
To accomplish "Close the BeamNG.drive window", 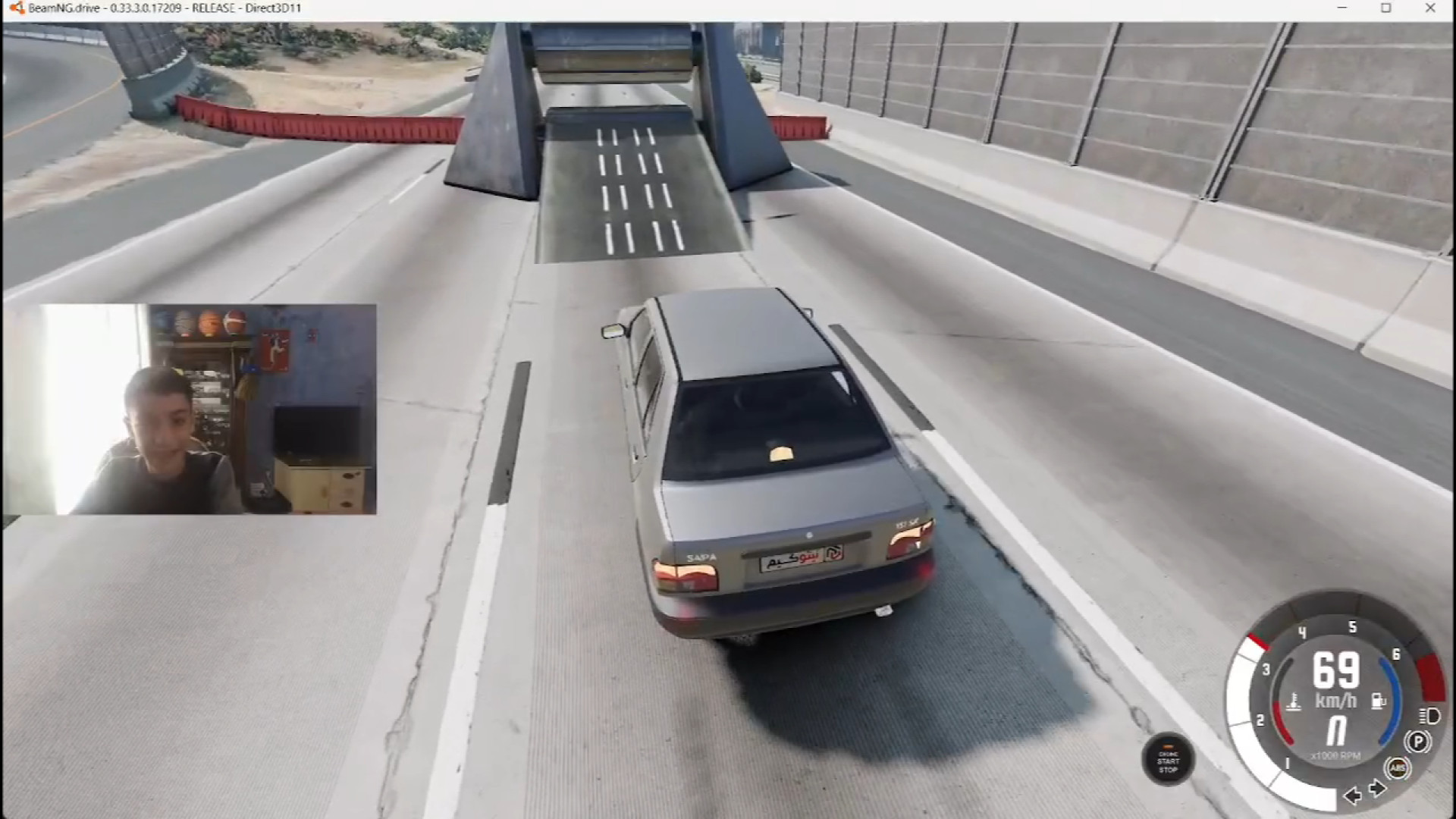I will pos(1430,8).
